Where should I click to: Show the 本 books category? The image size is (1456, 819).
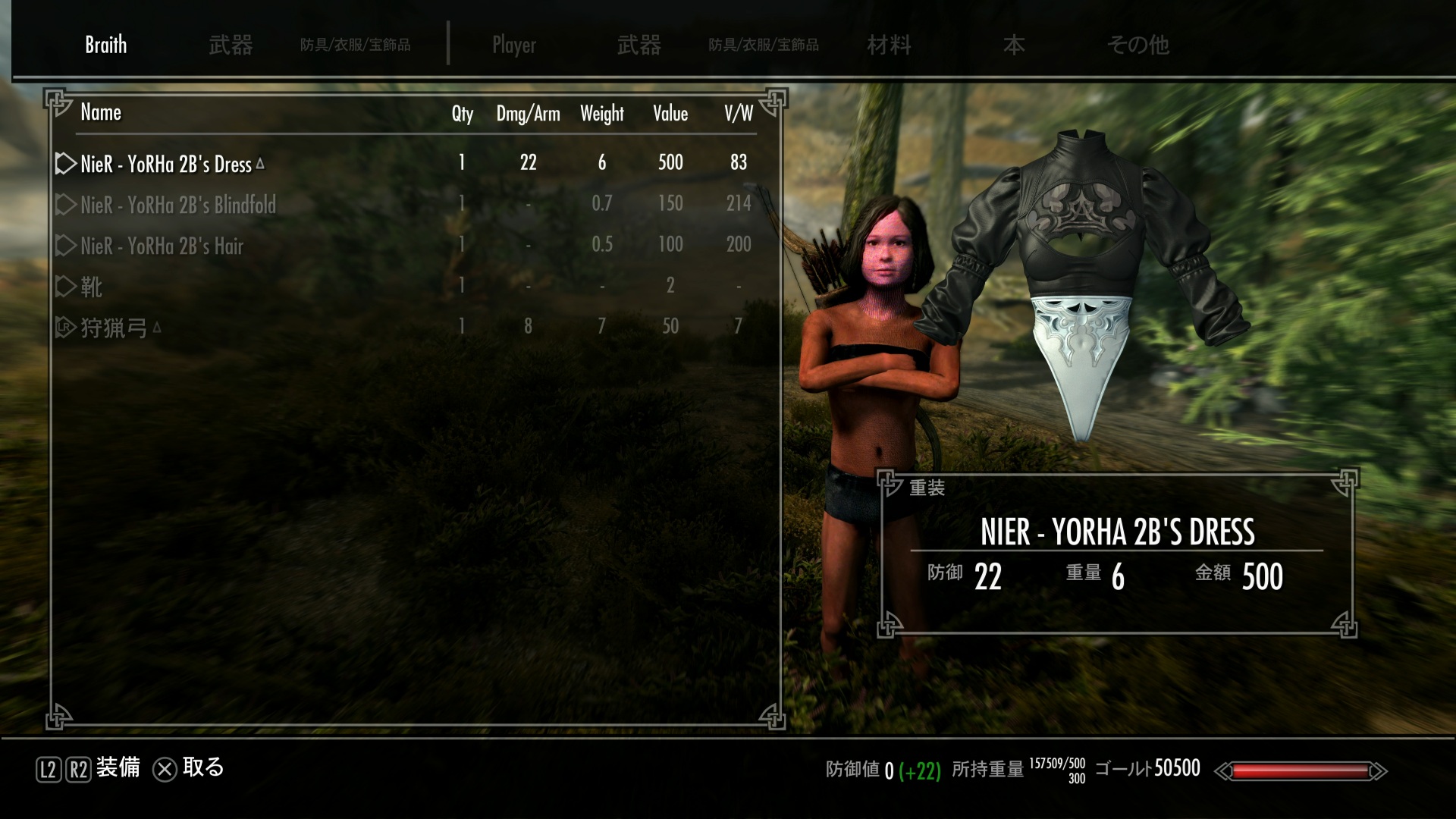(1013, 45)
